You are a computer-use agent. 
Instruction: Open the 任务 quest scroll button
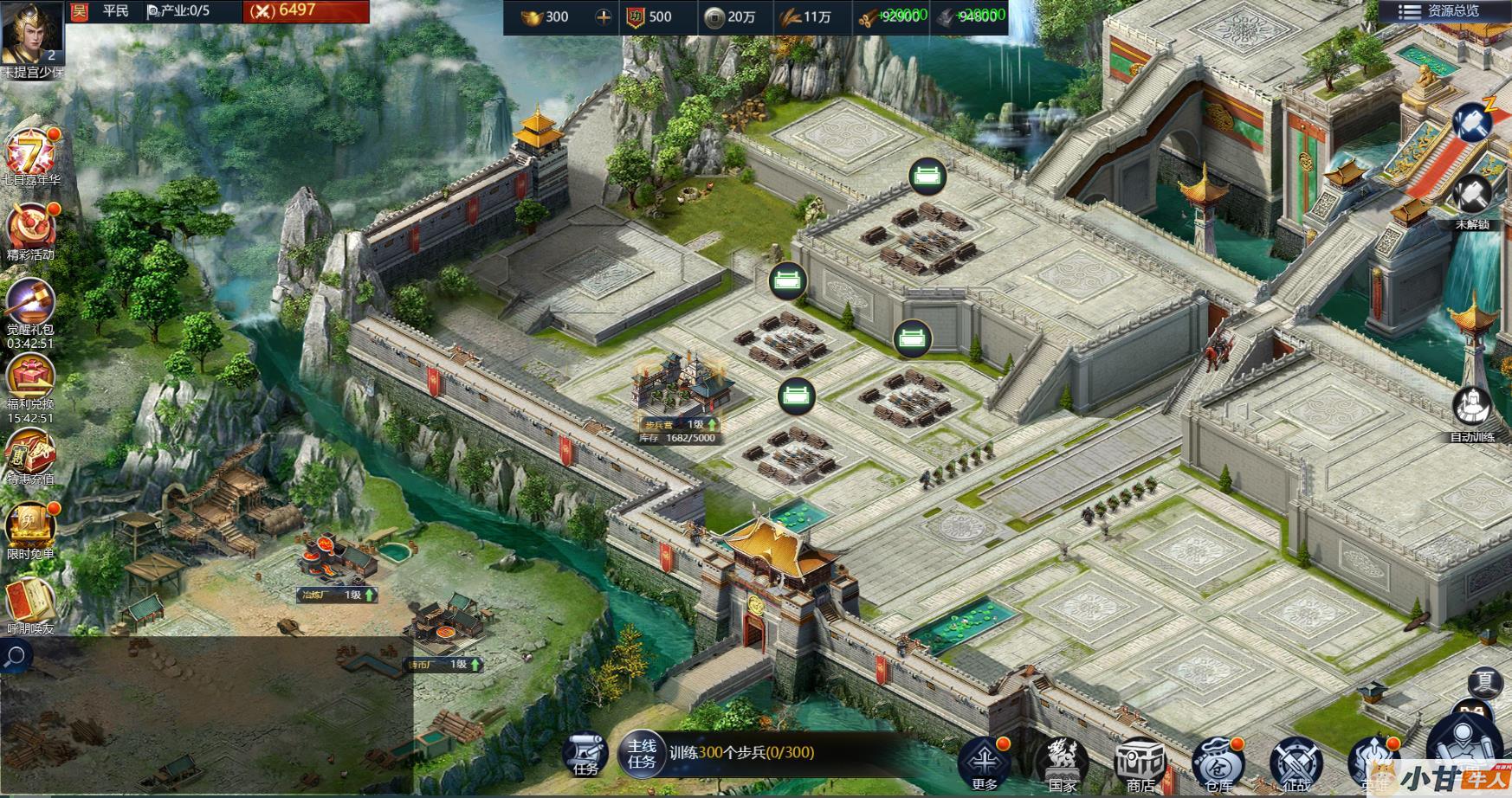coord(586,753)
